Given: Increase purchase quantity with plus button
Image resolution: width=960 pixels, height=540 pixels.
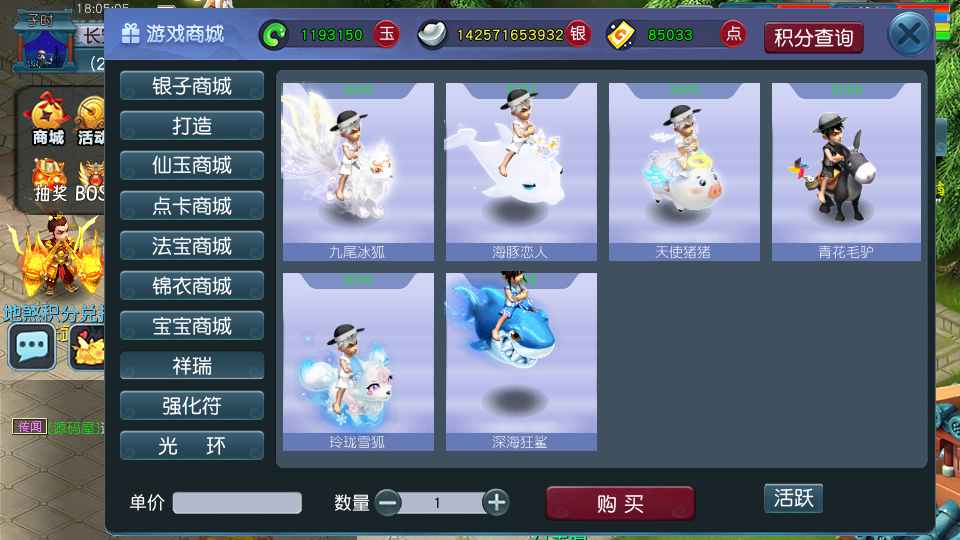Looking at the screenshot, I should pyautogui.click(x=496, y=502).
